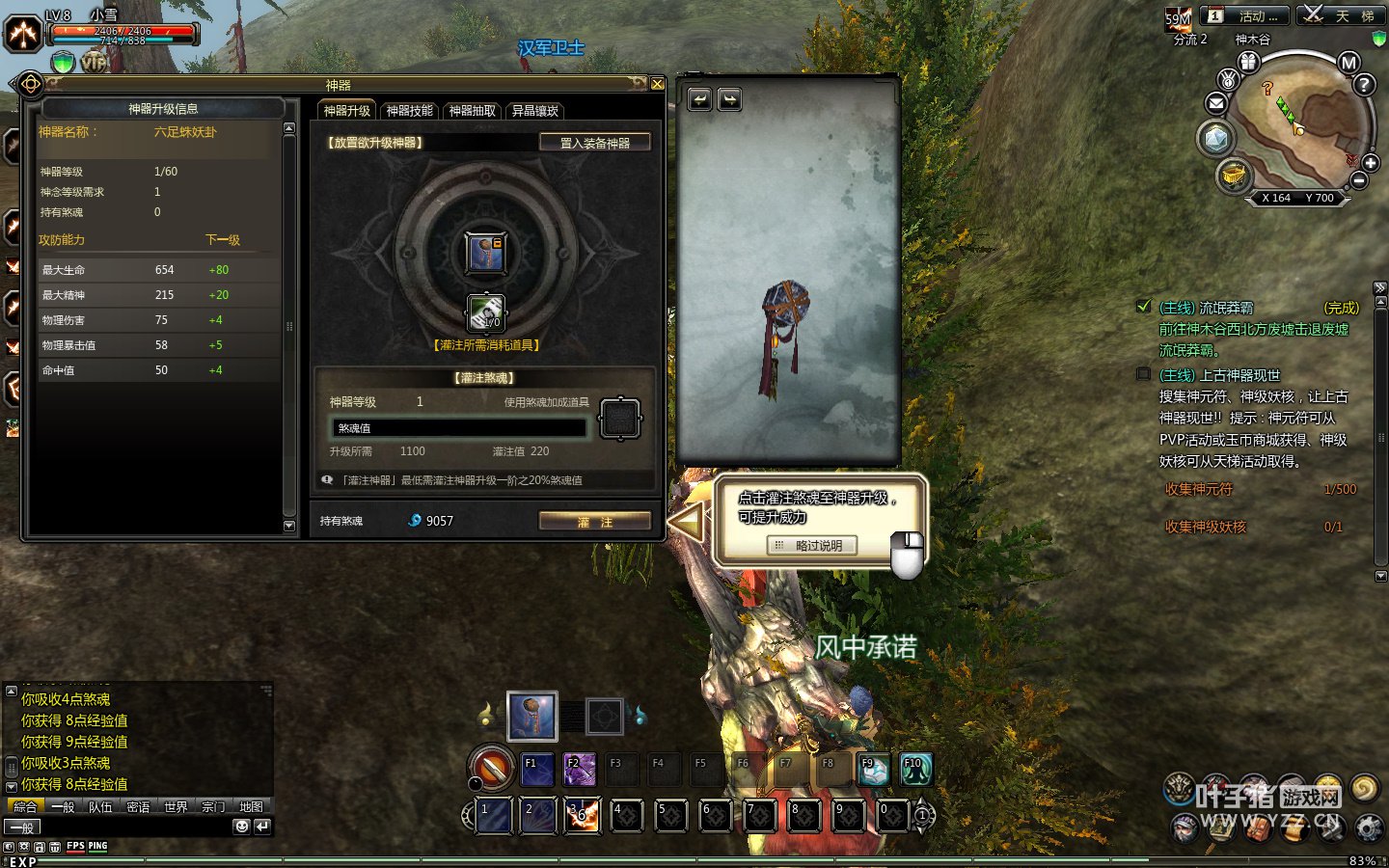
Task: Skip the tutorial with 略过说明
Action: [x=811, y=546]
